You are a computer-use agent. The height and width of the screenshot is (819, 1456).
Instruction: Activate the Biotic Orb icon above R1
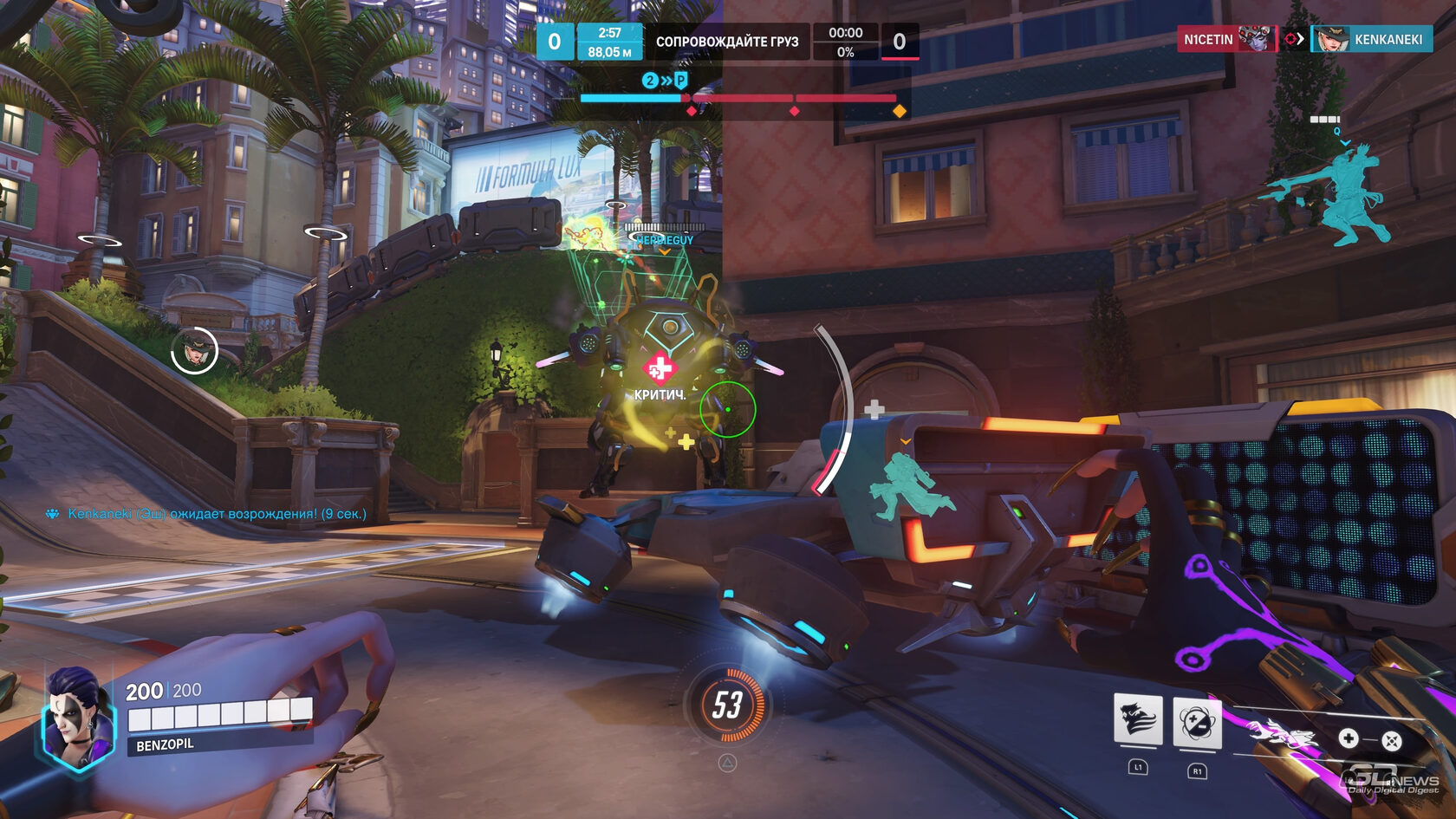1196,723
